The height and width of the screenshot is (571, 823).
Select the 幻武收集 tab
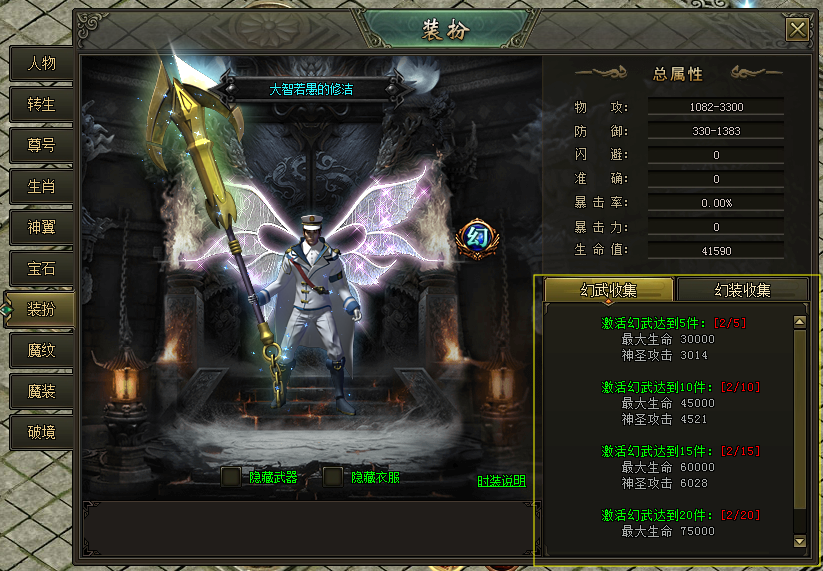pyautogui.click(x=608, y=290)
